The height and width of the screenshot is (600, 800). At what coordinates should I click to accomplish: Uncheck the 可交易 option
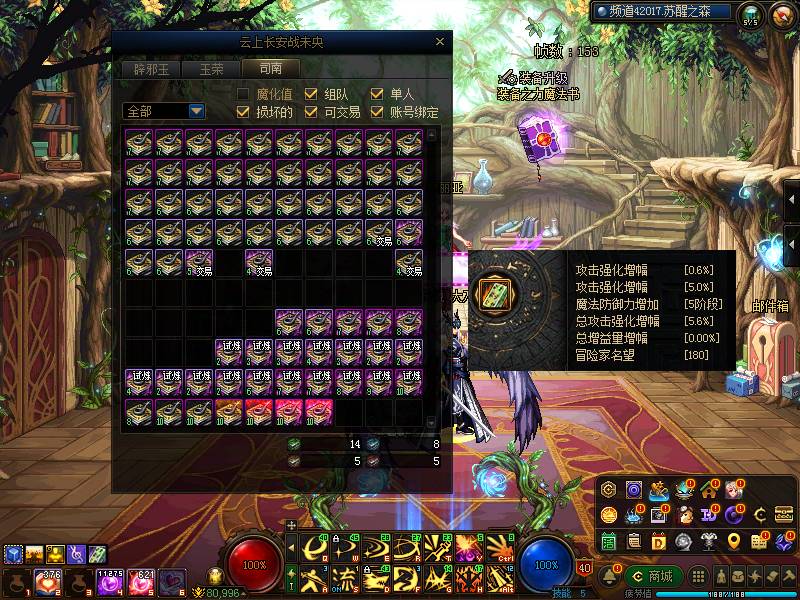point(311,112)
